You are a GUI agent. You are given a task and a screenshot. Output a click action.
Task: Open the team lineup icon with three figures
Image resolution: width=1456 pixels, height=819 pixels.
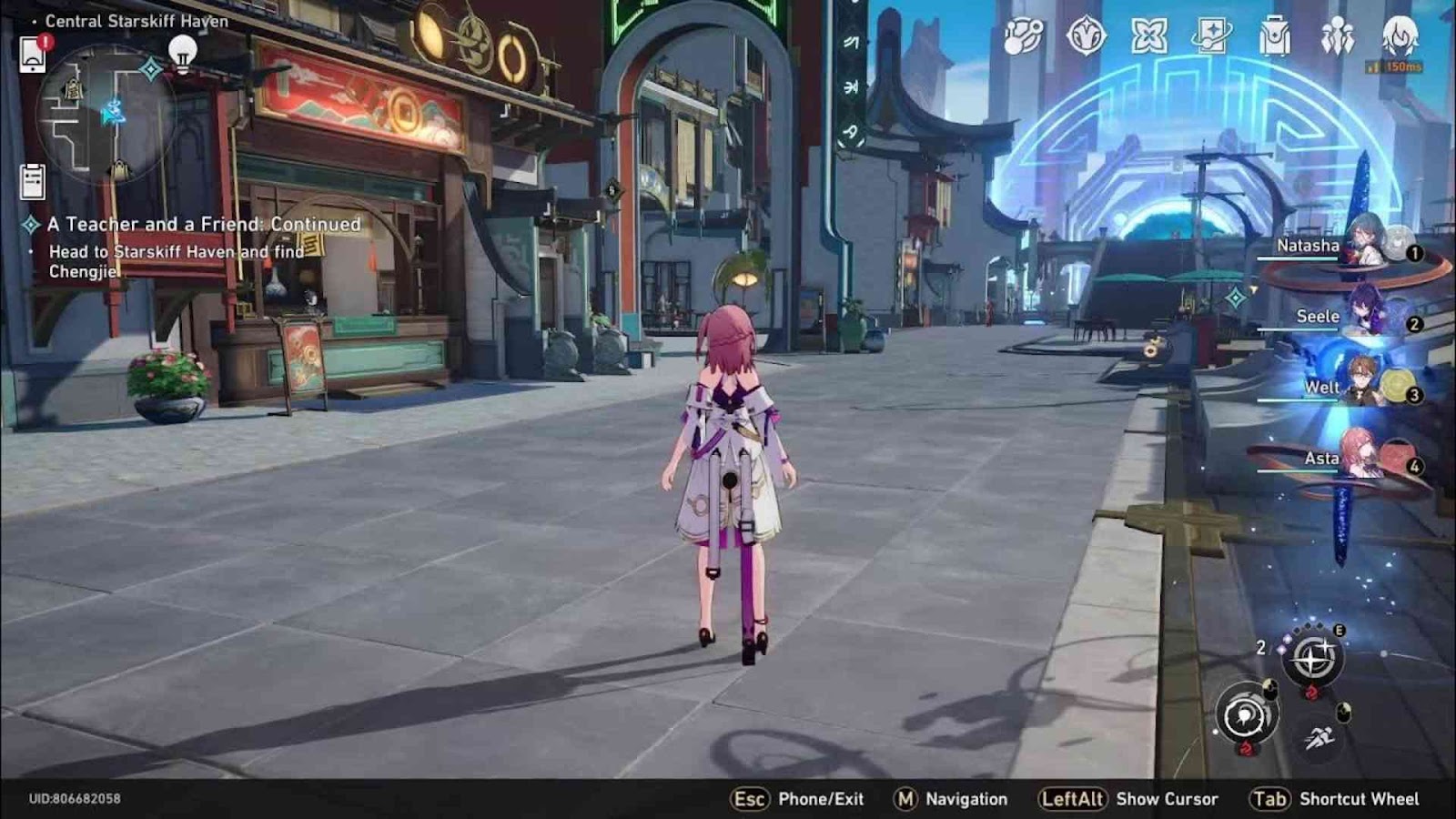1338,37
